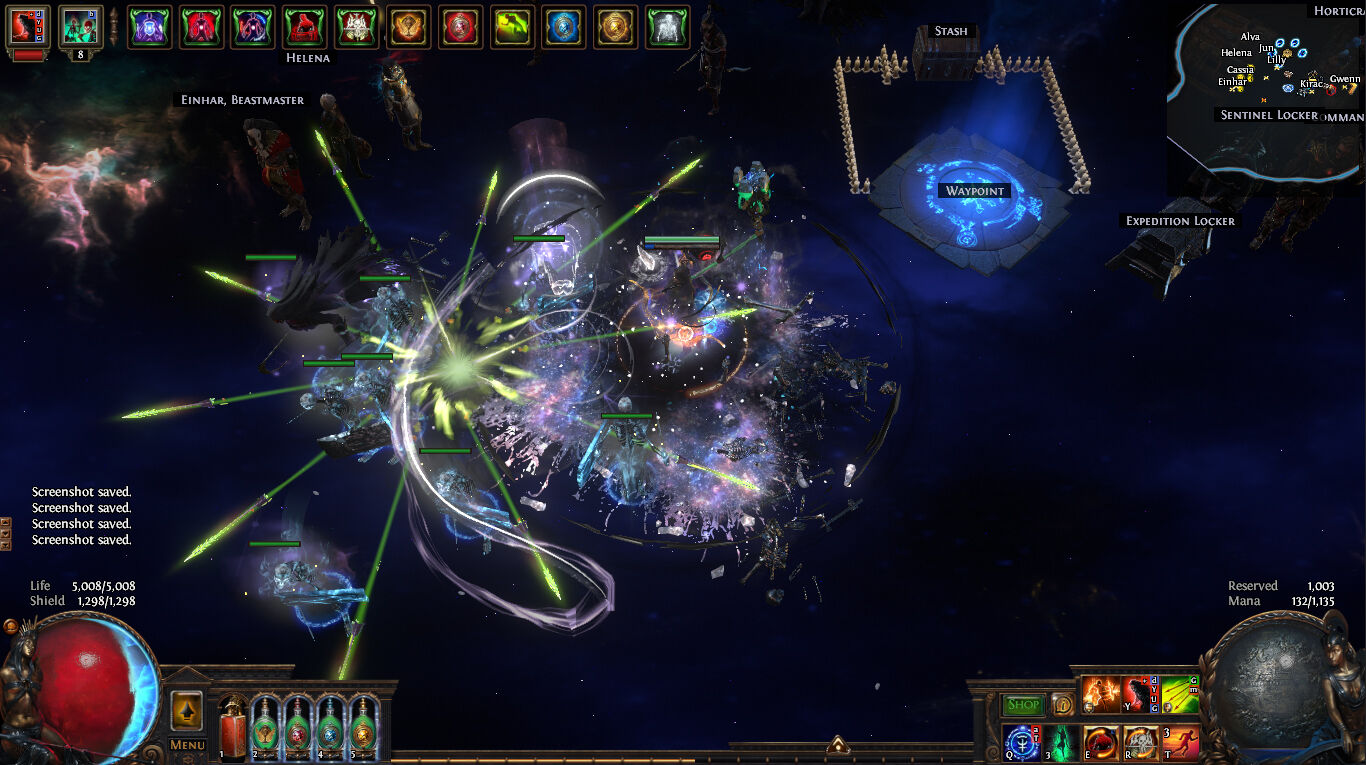Screen dimensions: 1366x765
Task: Activate the green arrows skill
Action: pos(1180,694)
